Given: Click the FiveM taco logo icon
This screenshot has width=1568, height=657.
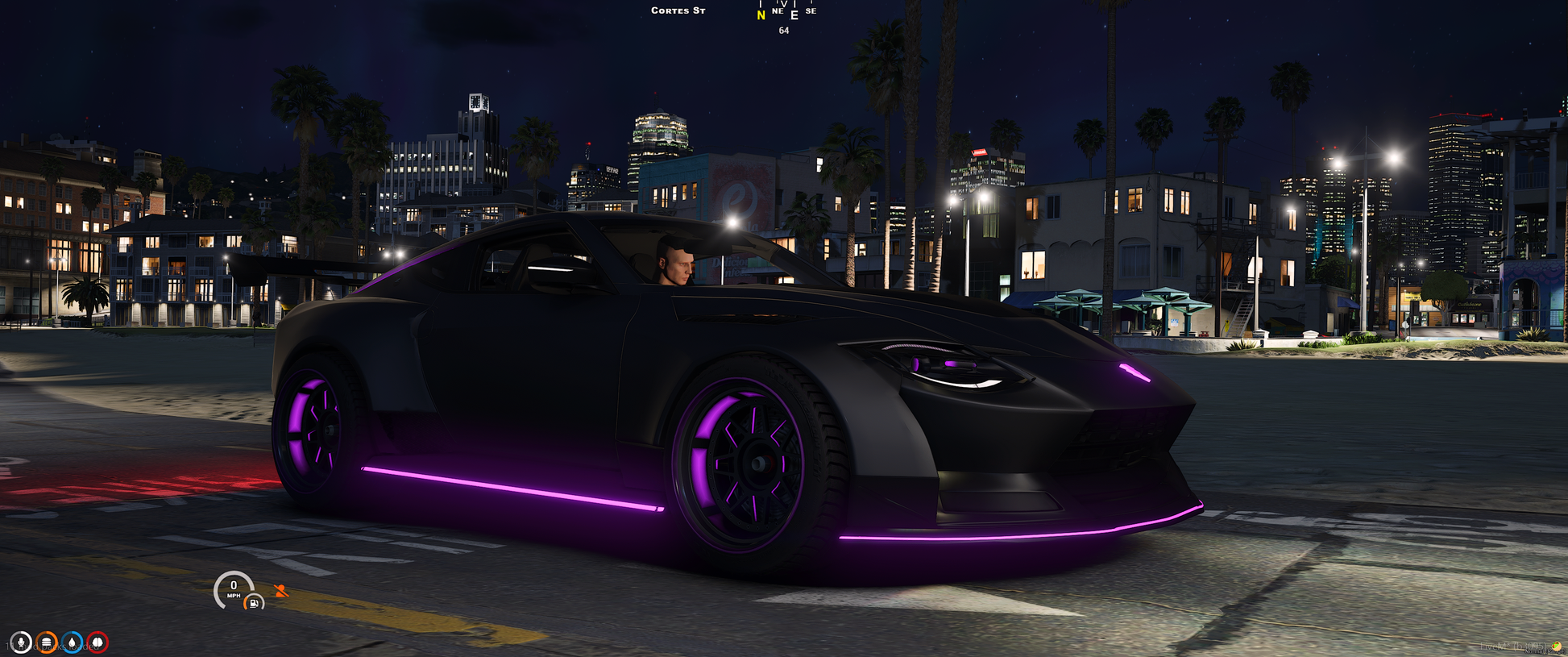Looking at the screenshot, I should tap(1557, 647).
